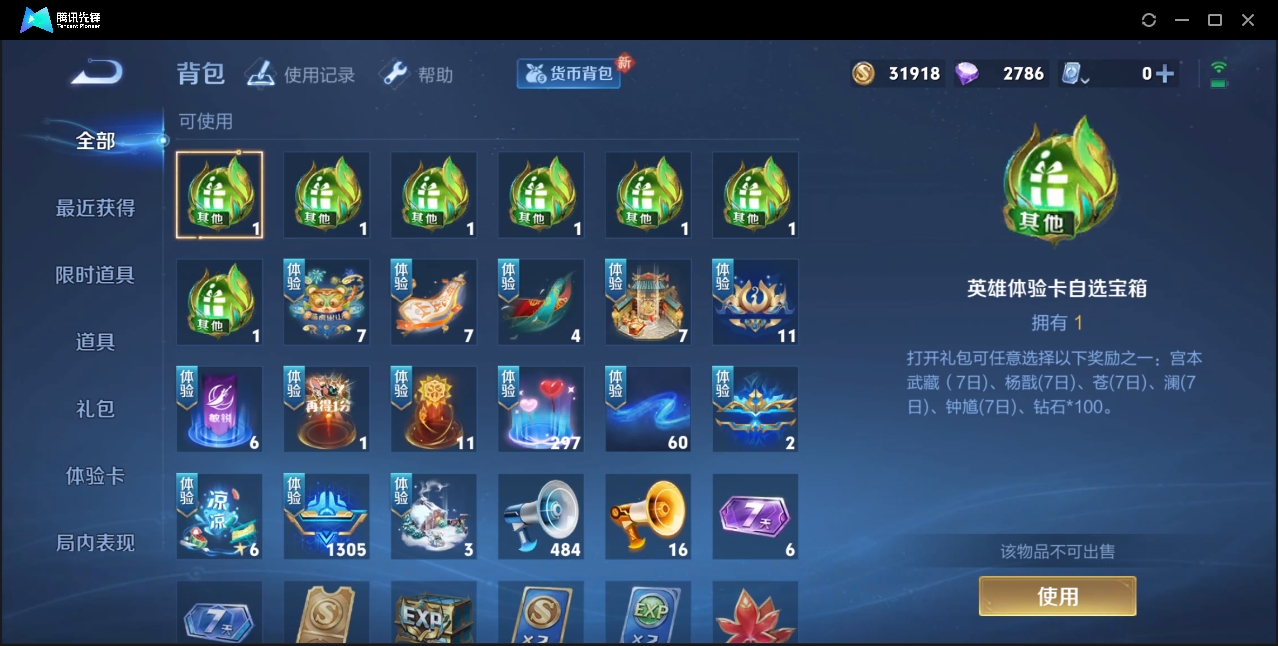Select the trial item with count 1305
1278x646 pixels.
point(327,516)
